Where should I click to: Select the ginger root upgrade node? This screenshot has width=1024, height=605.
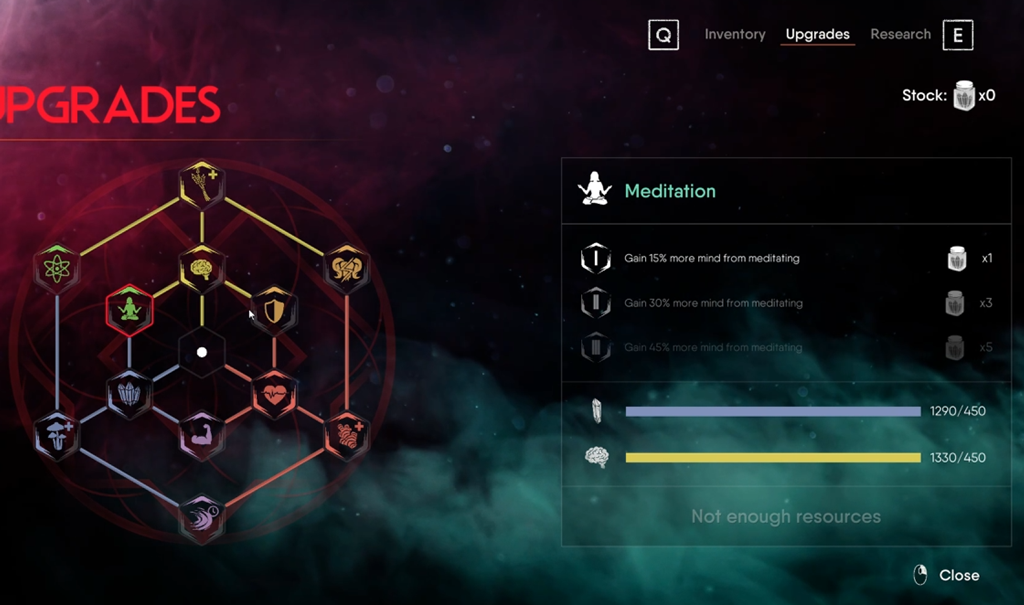pyautogui.click(x=346, y=435)
